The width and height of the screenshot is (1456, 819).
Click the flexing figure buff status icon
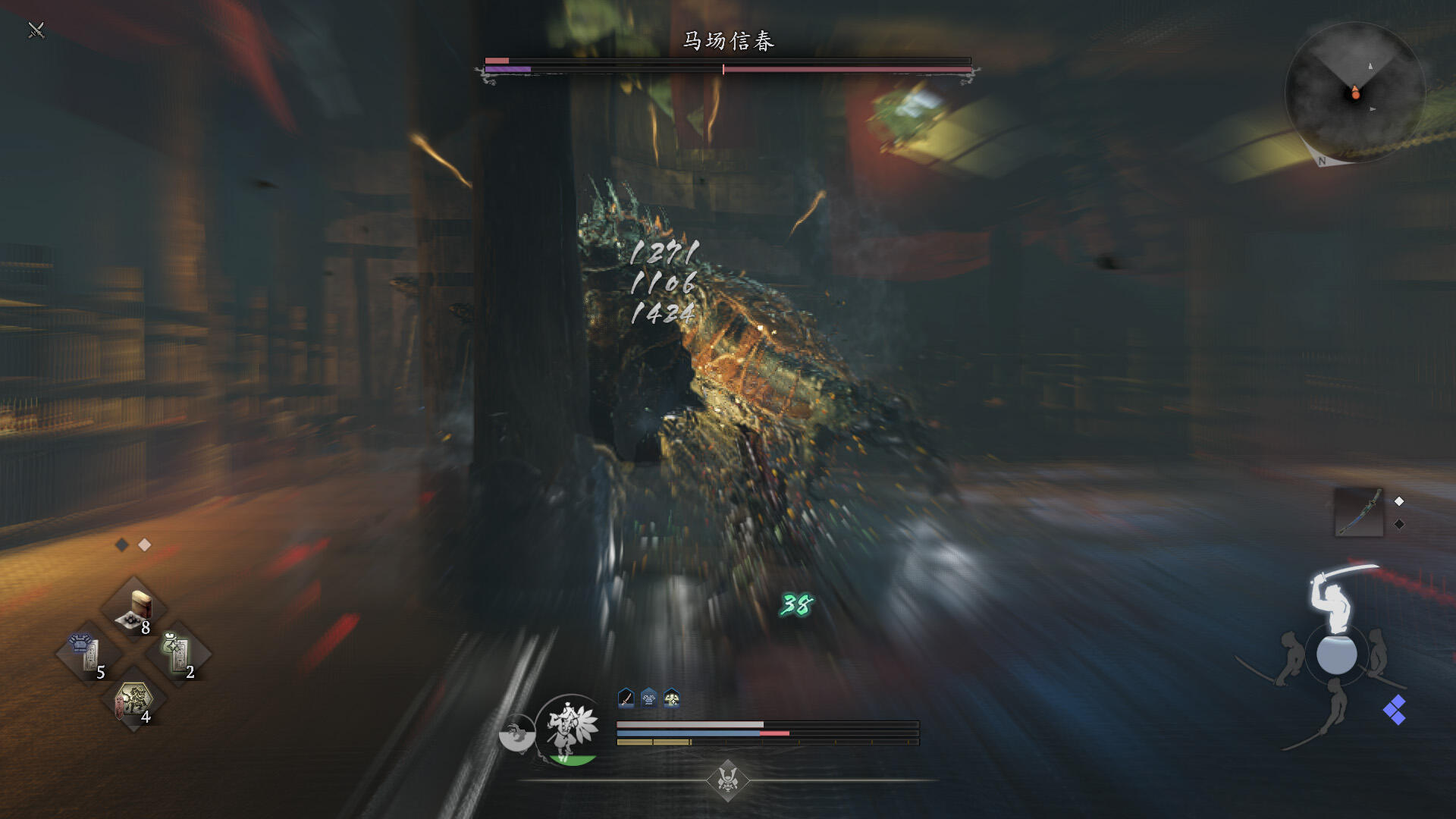click(672, 698)
